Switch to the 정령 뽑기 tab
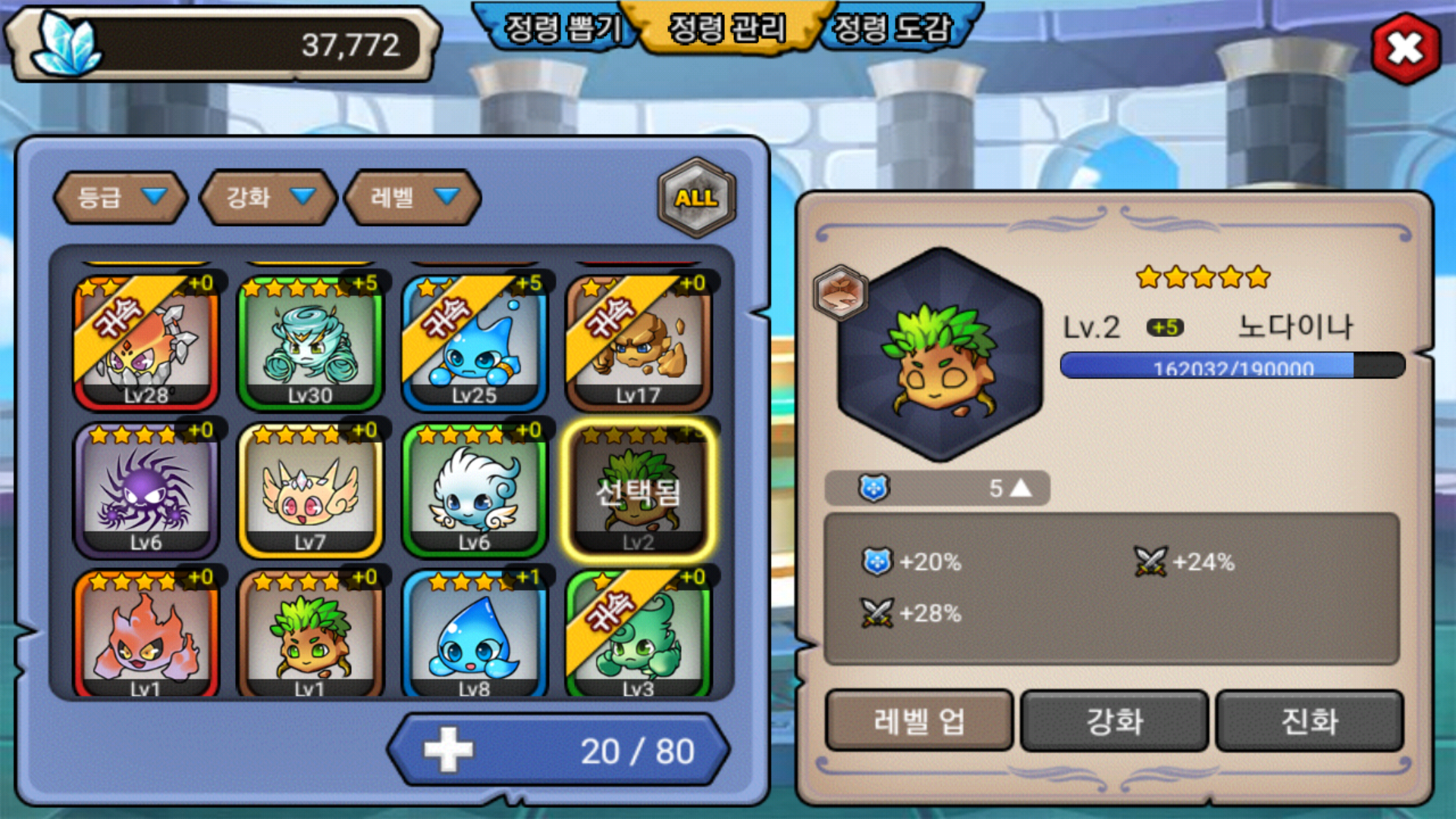 (562, 29)
